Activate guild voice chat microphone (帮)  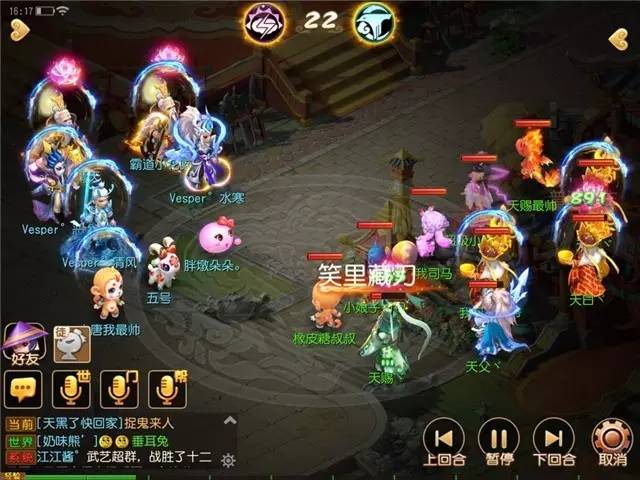pyautogui.click(x=167, y=388)
